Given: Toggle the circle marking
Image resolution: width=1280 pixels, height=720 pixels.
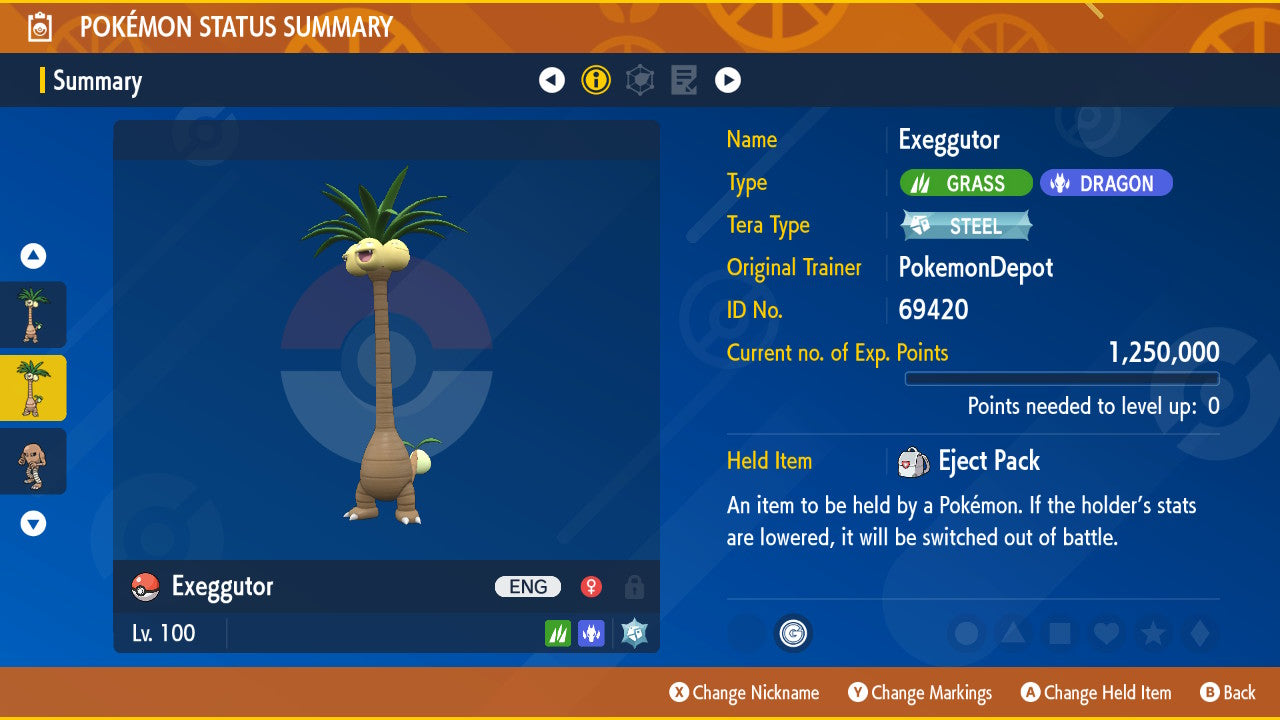Looking at the screenshot, I should click(967, 633).
